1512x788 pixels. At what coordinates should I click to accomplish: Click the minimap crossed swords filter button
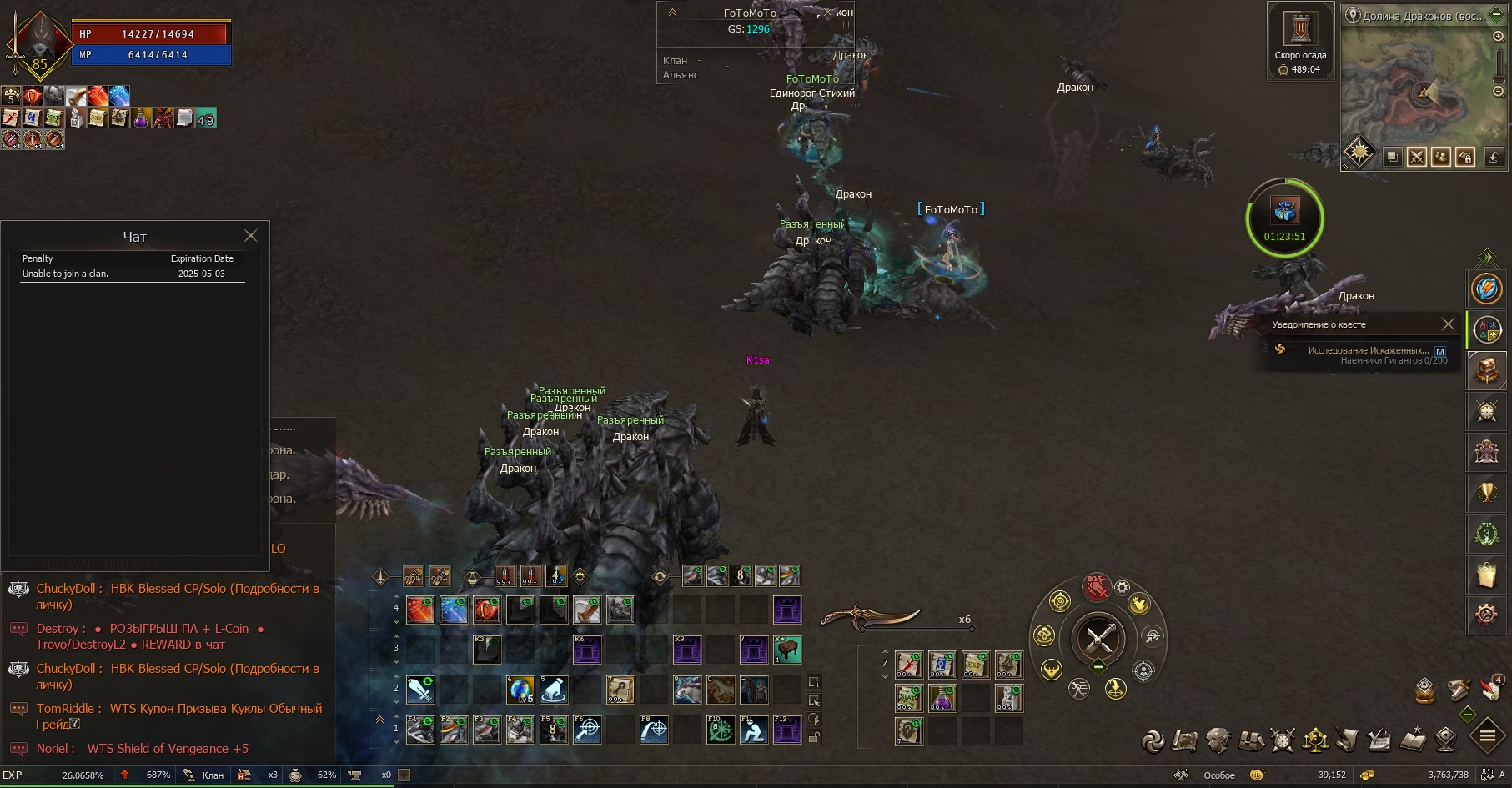pyautogui.click(x=1416, y=157)
